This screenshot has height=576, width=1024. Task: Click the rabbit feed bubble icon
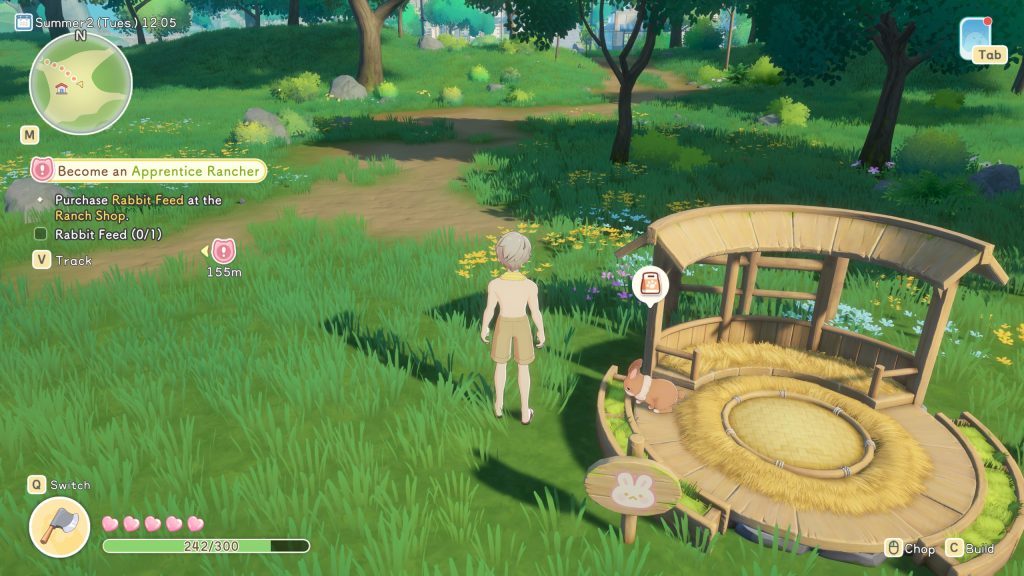tap(650, 284)
